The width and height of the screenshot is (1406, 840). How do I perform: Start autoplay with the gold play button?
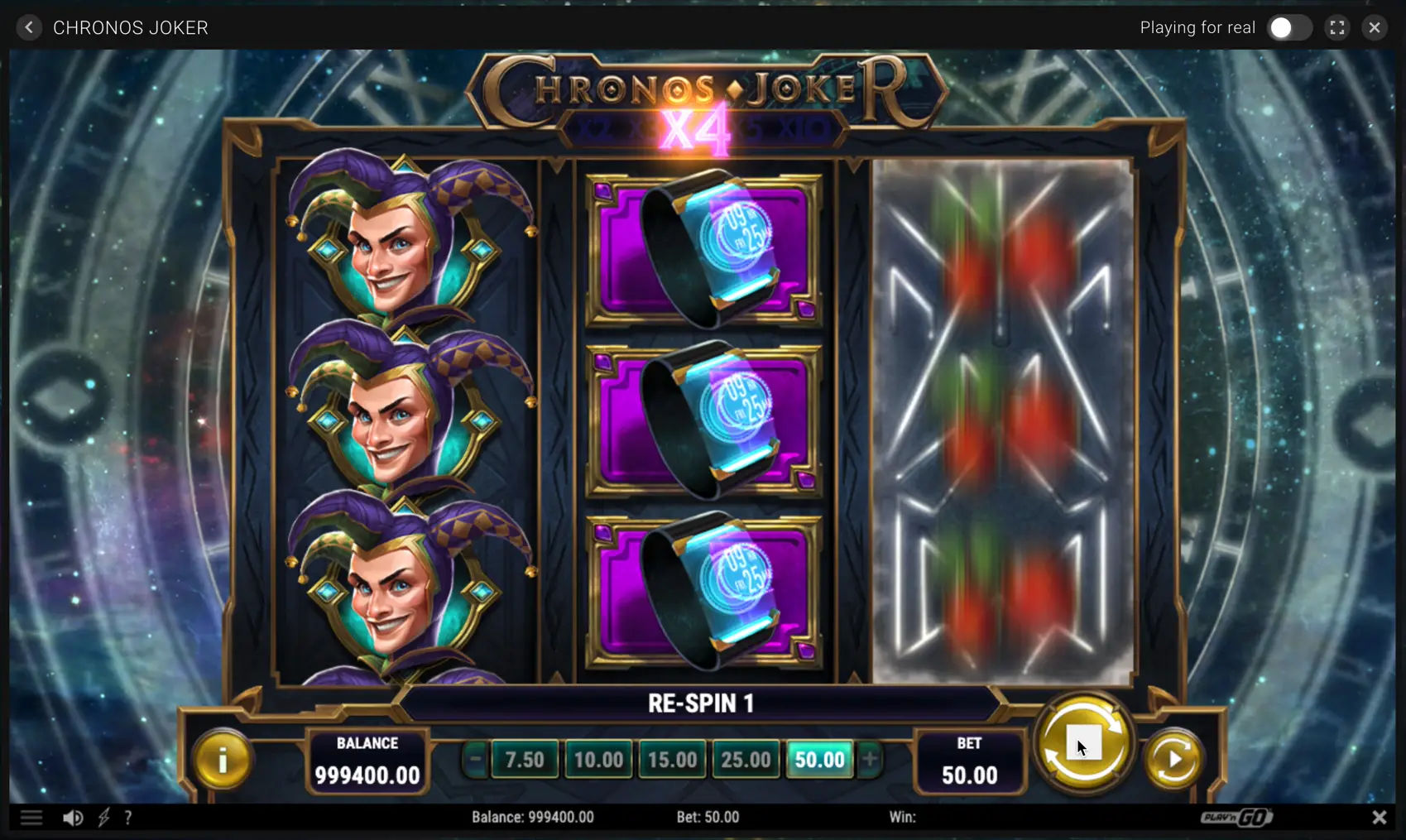(x=1173, y=759)
